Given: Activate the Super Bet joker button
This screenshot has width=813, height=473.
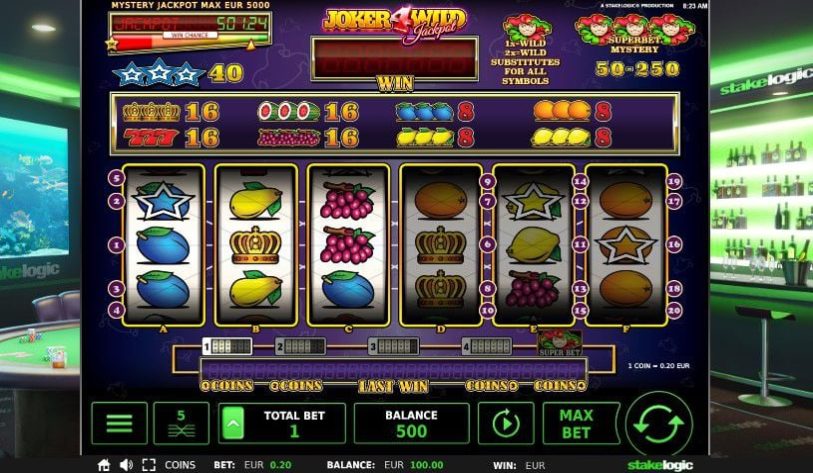Looking at the screenshot, I should pos(561,340).
